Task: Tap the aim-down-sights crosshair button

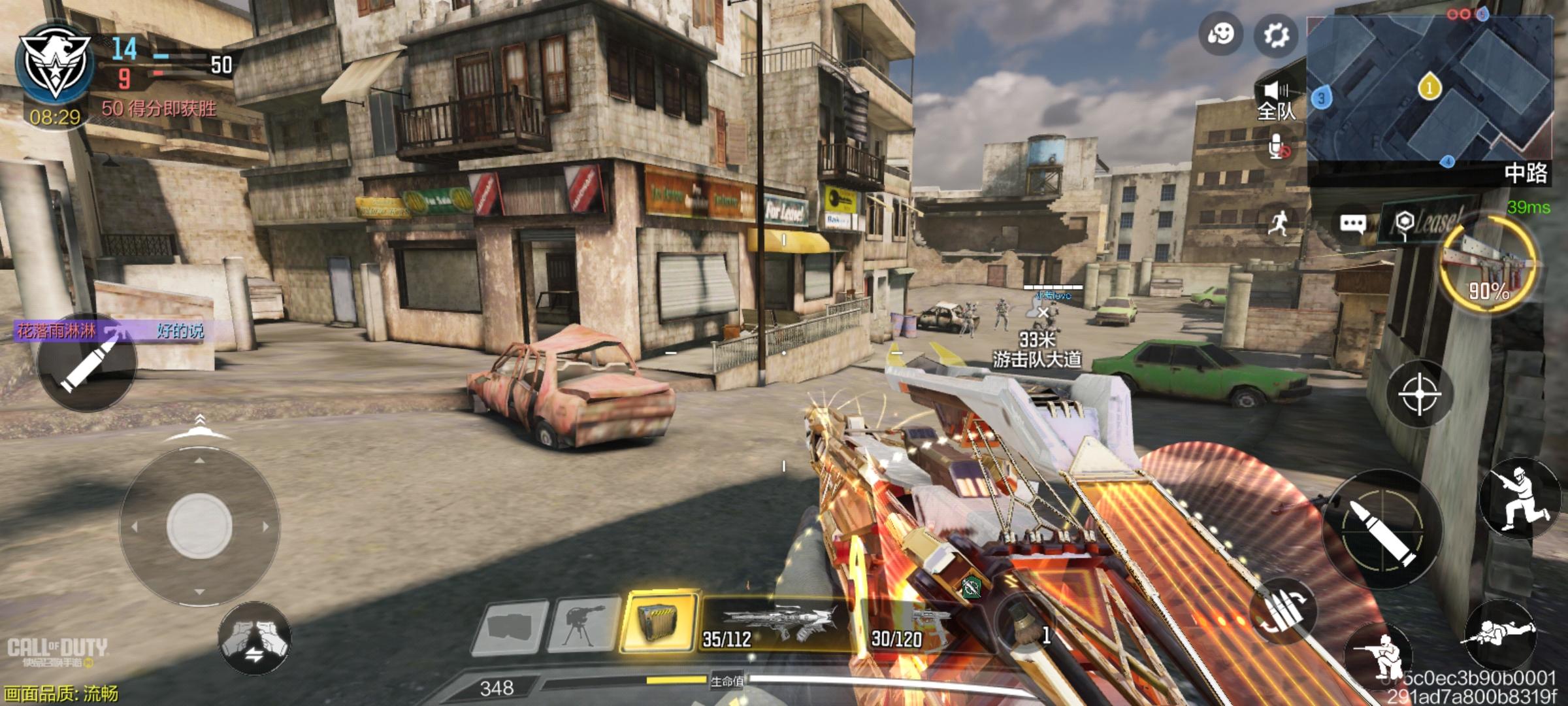Action: pos(1419,394)
